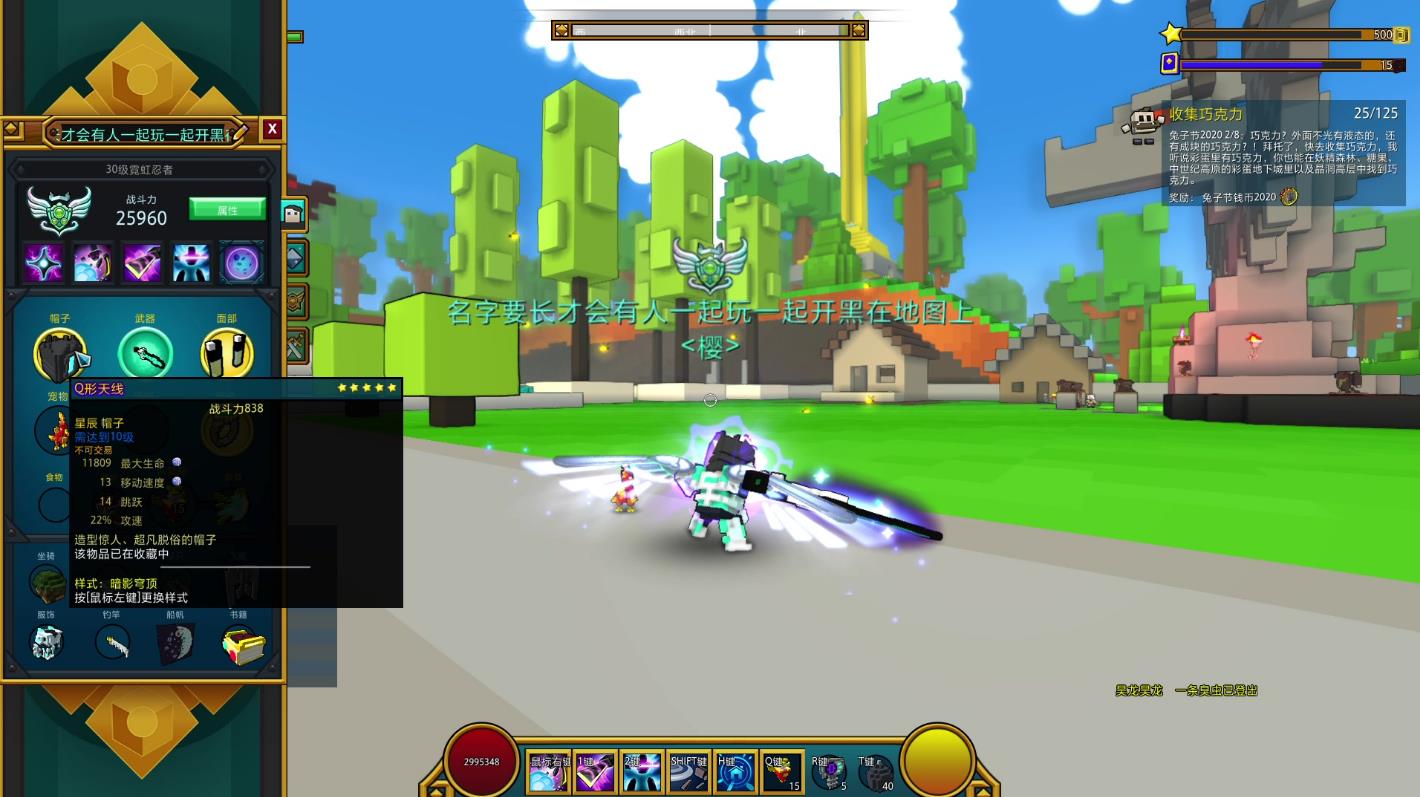The width and height of the screenshot is (1420, 797).
Task: Switch to the character face side tab
Action: 293,213
